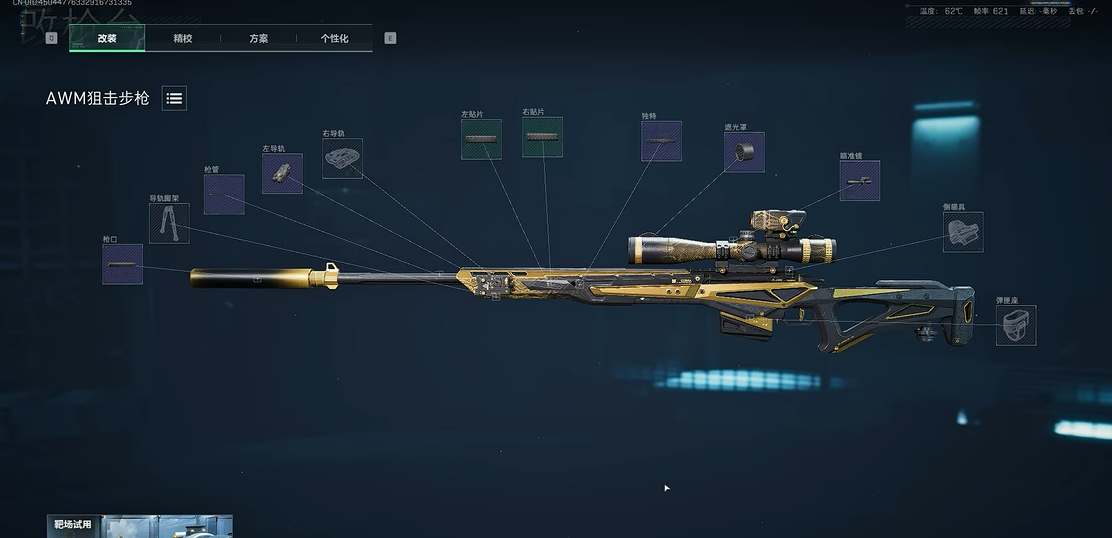Viewport: 1112px width, 538px height.
Task: Open the empty 枪管 barrel slot
Action: [224, 194]
